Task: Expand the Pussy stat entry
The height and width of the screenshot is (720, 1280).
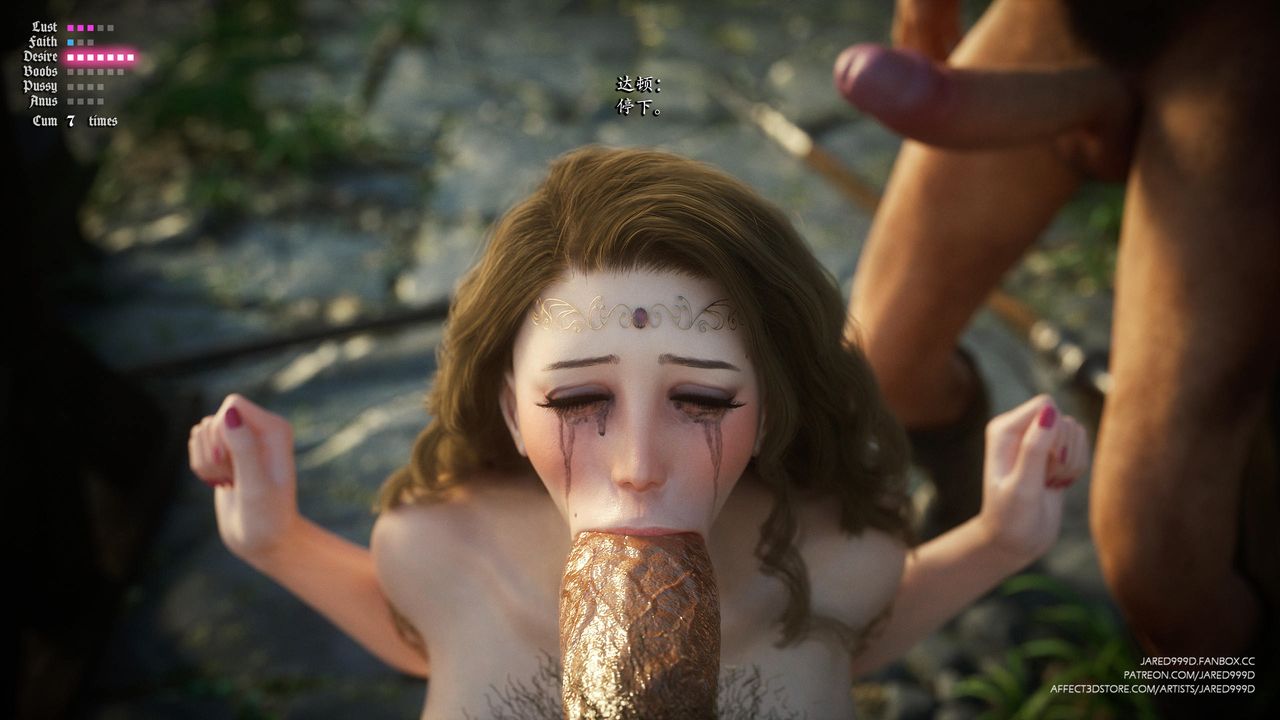Action: click(x=43, y=86)
